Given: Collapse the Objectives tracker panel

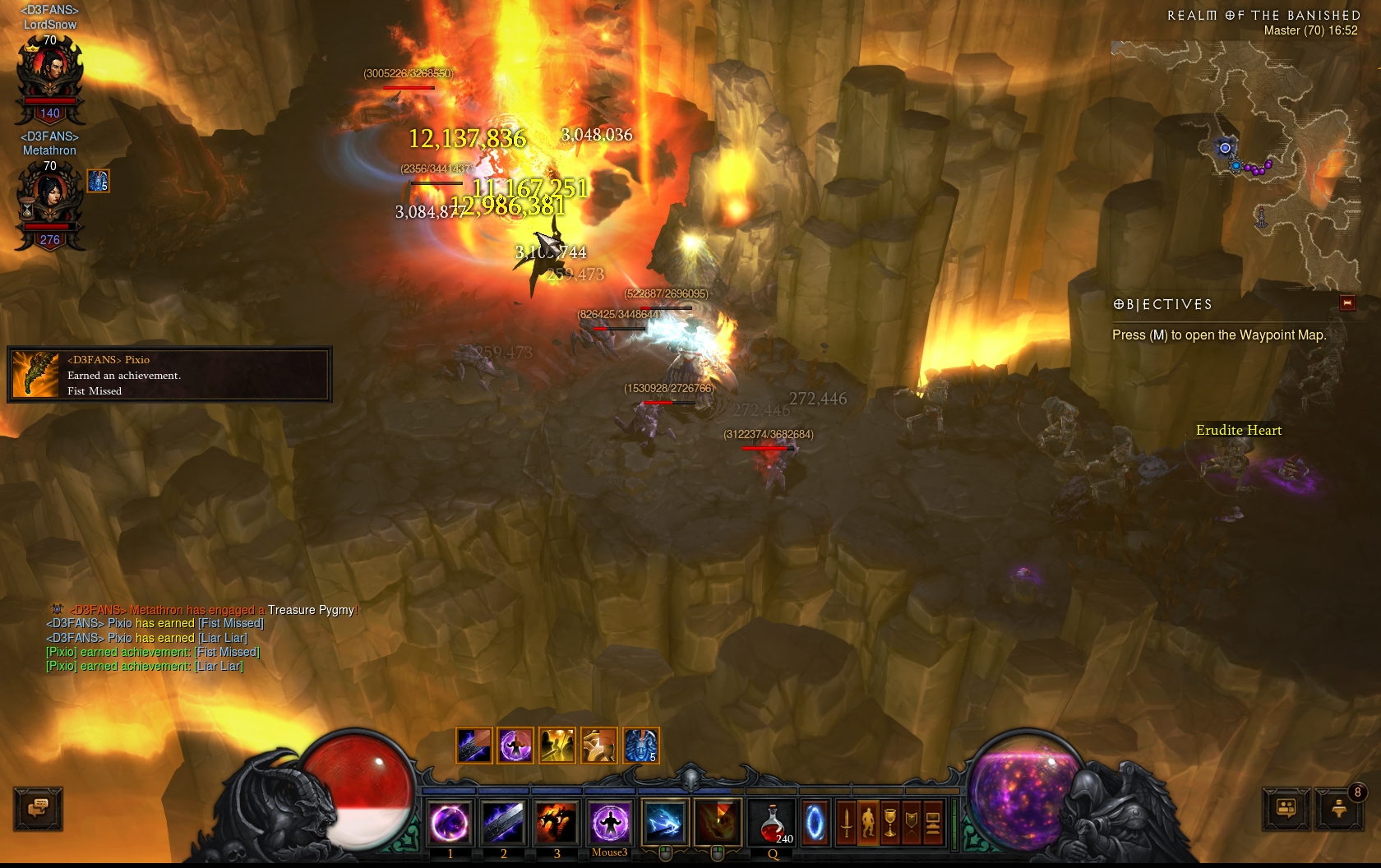Looking at the screenshot, I should pos(1347,303).
